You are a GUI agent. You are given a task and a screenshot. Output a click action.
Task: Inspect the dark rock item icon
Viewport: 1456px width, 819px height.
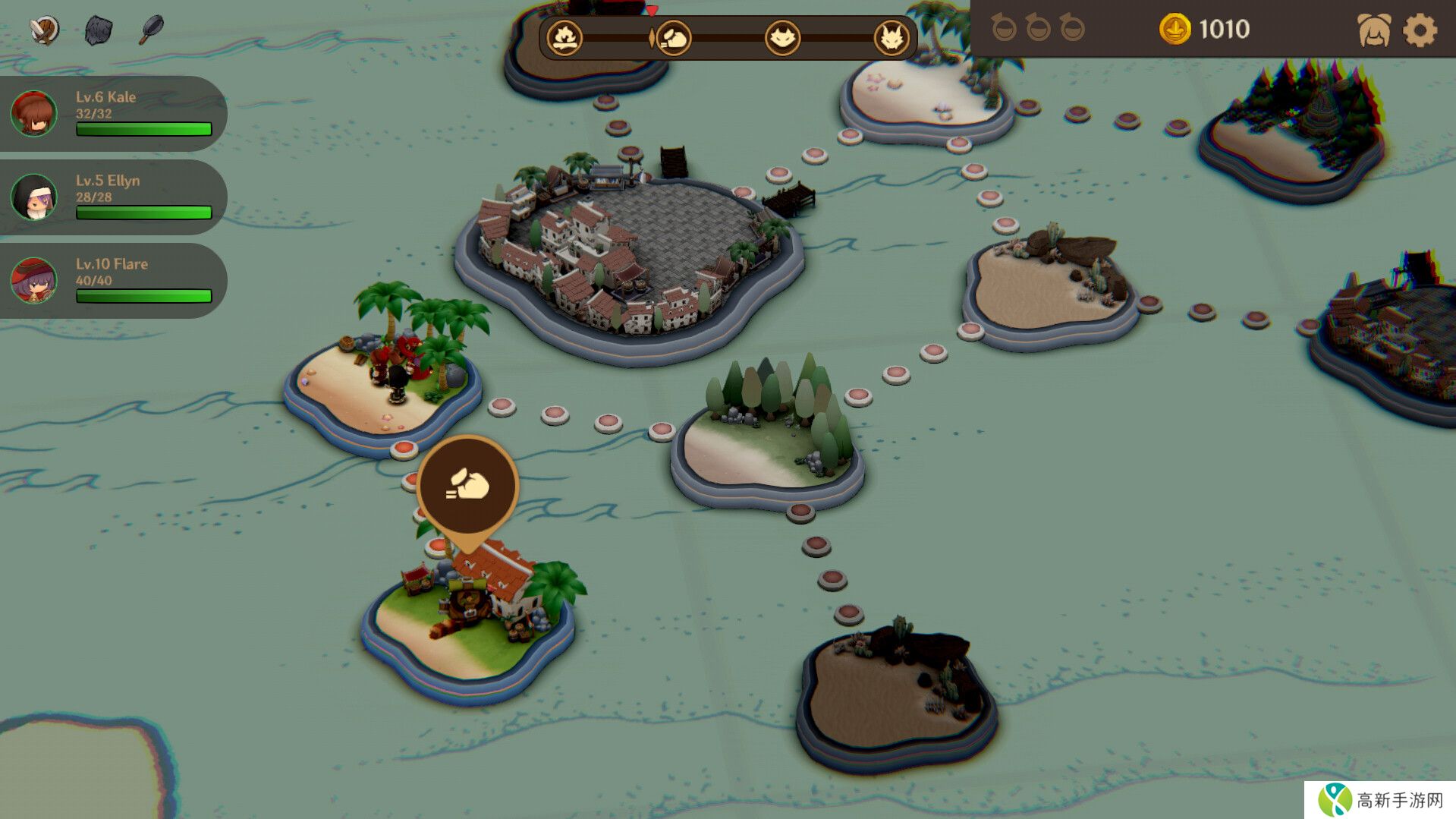99,30
